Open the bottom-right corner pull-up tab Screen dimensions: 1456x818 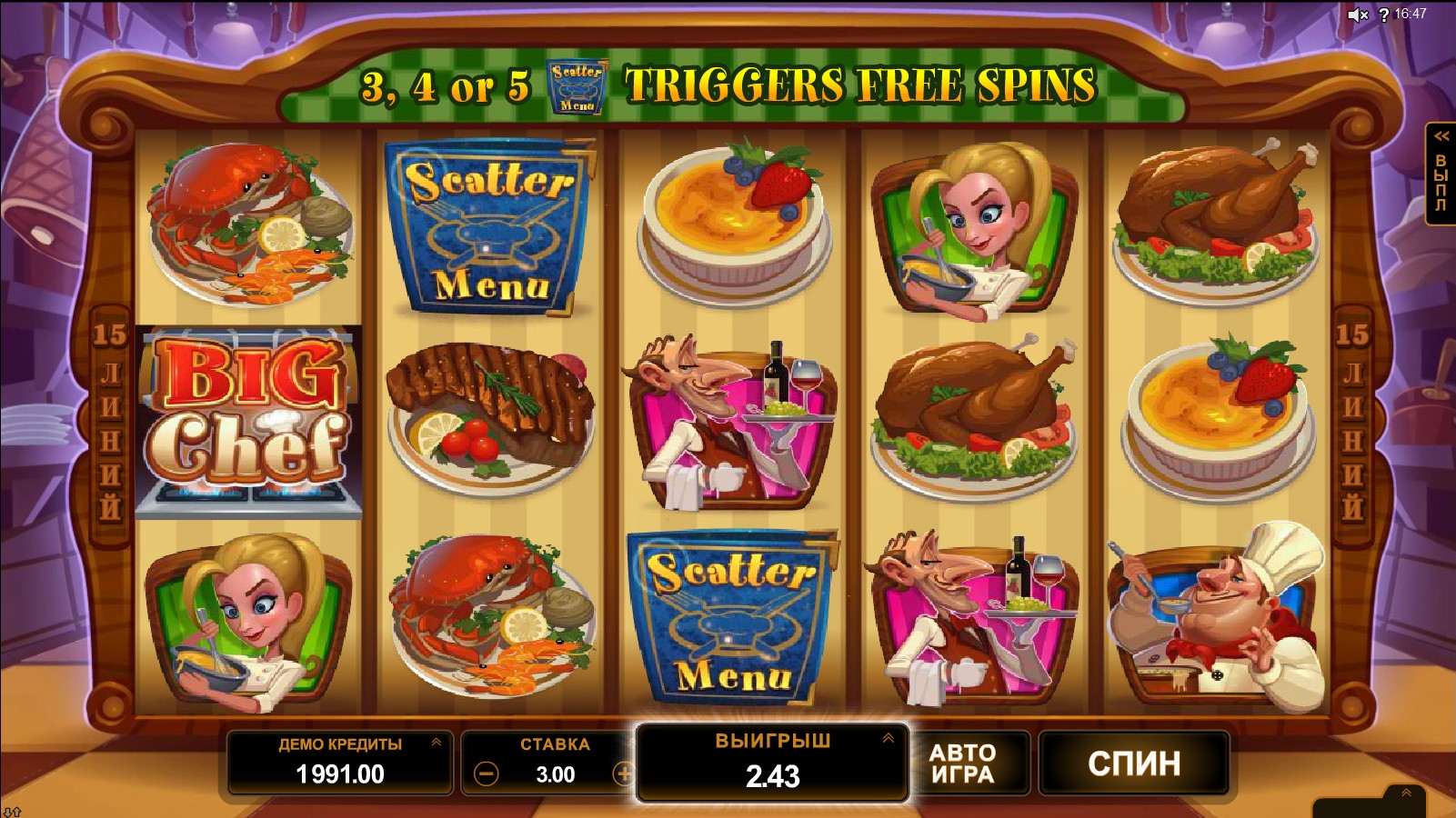click(1406, 793)
